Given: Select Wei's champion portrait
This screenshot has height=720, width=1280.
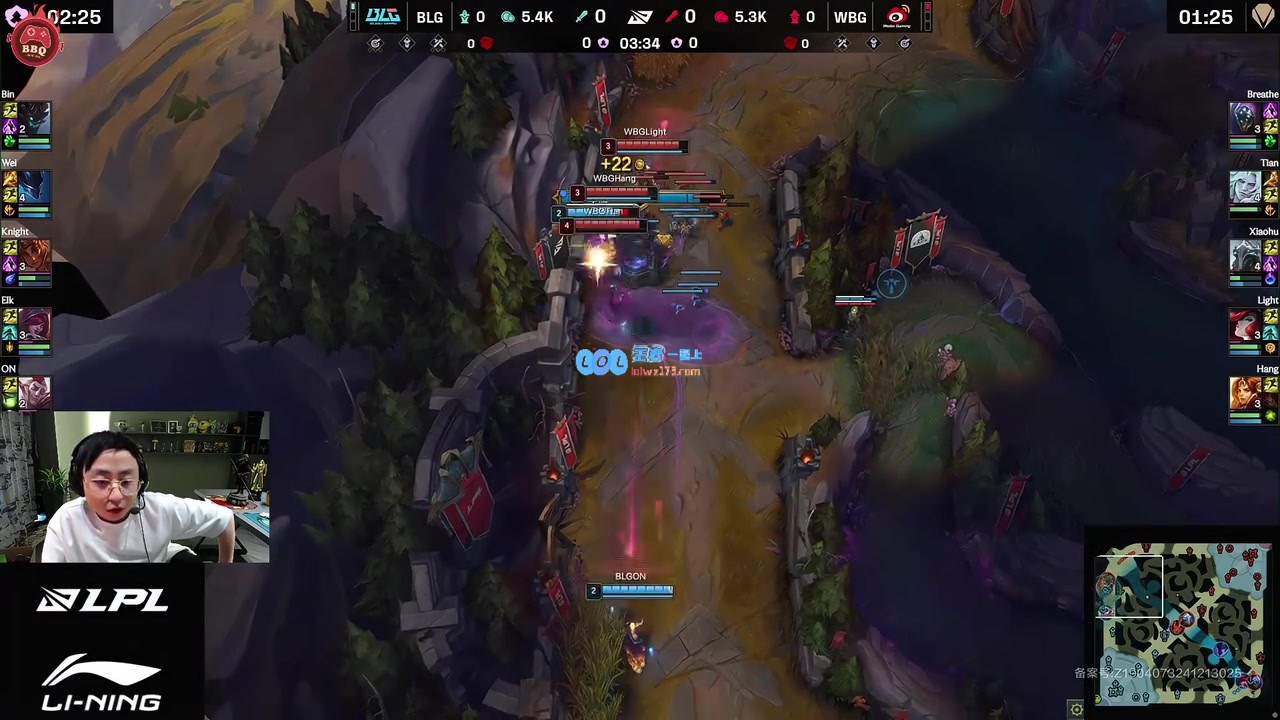Looking at the screenshot, I should (33, 187).
